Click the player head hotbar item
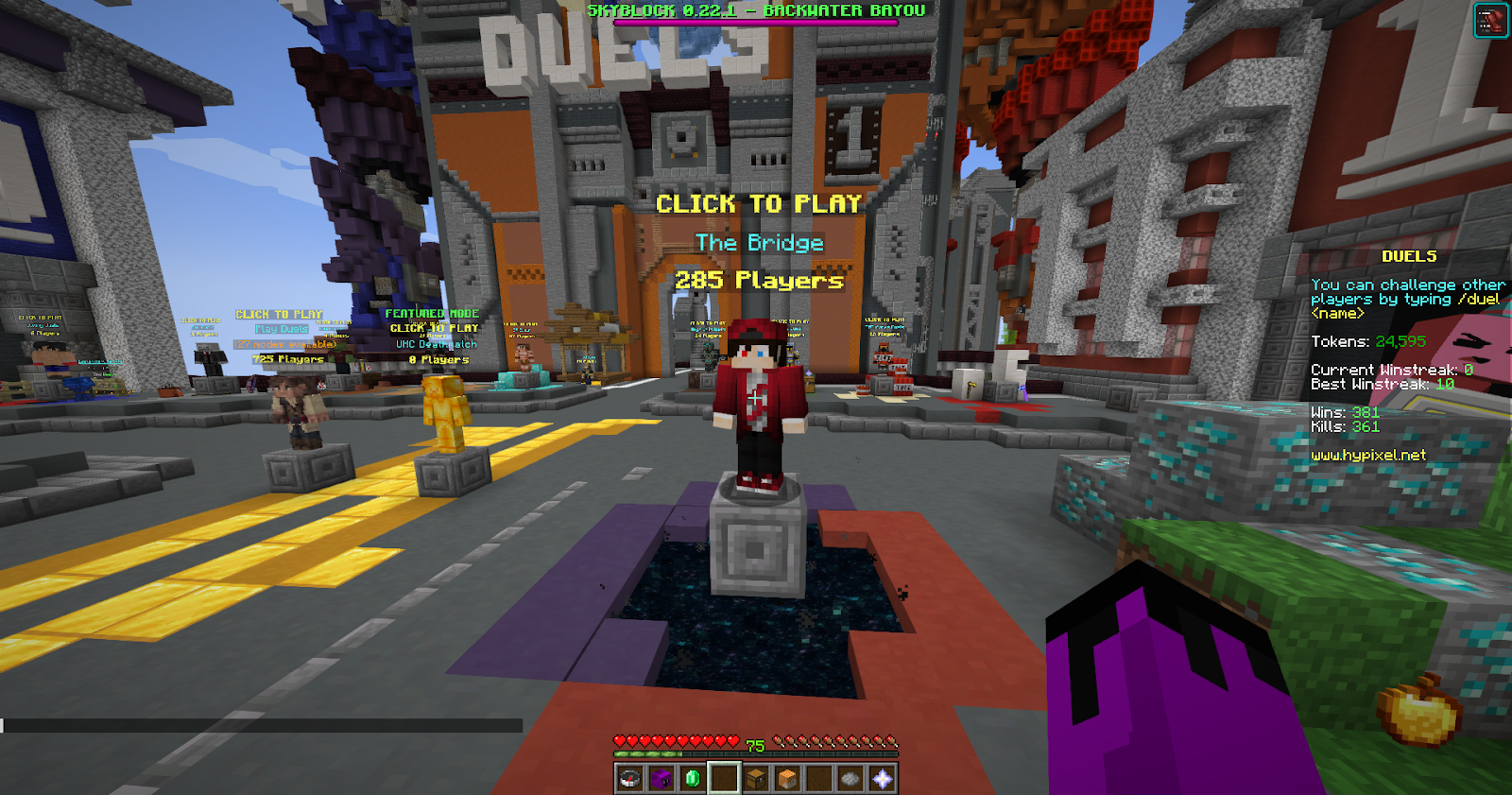Image resolution: width=1512 pixels, height=795 pixels. point(787,777)
